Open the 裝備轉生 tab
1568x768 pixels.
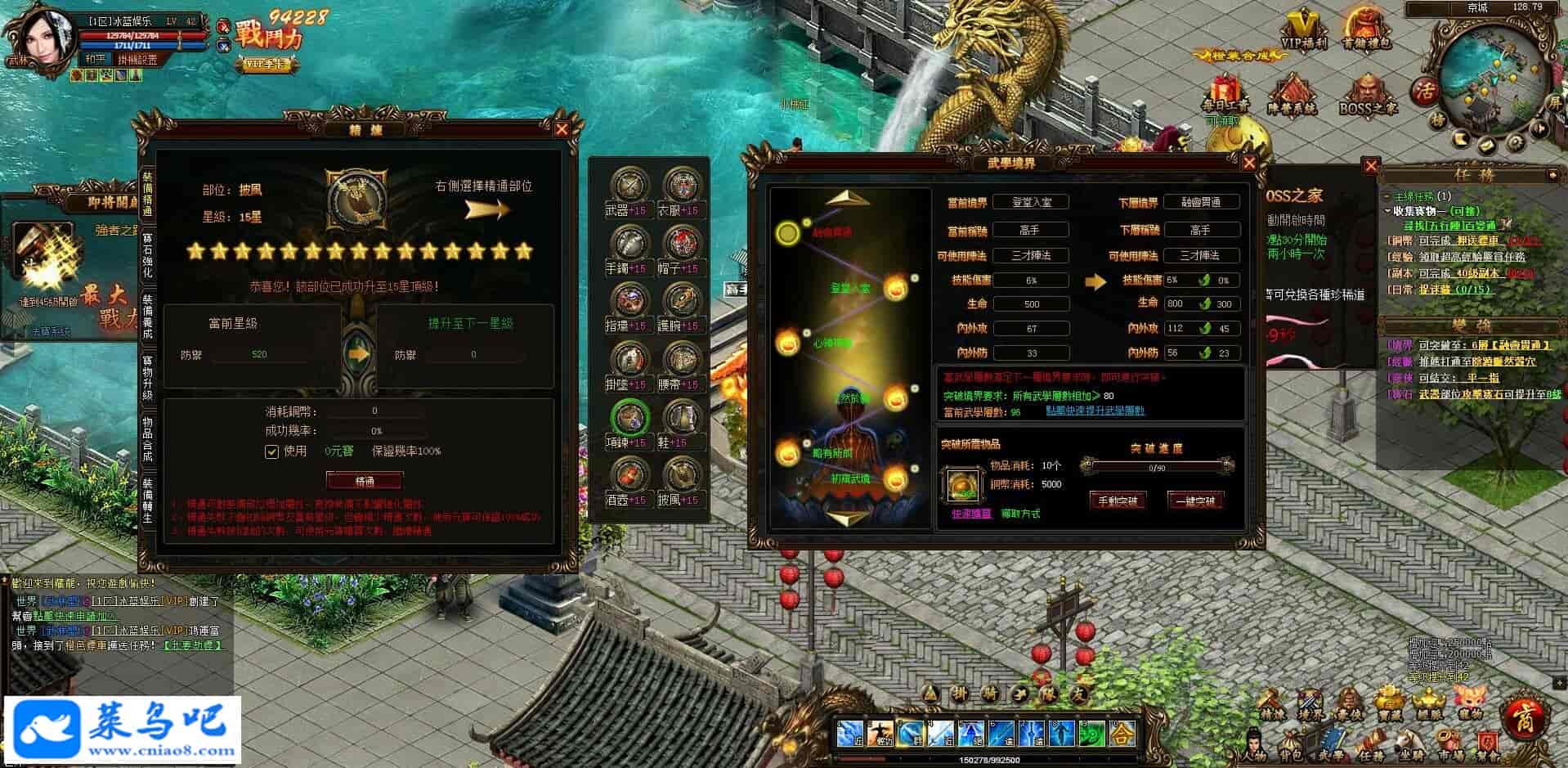point(148,500)
